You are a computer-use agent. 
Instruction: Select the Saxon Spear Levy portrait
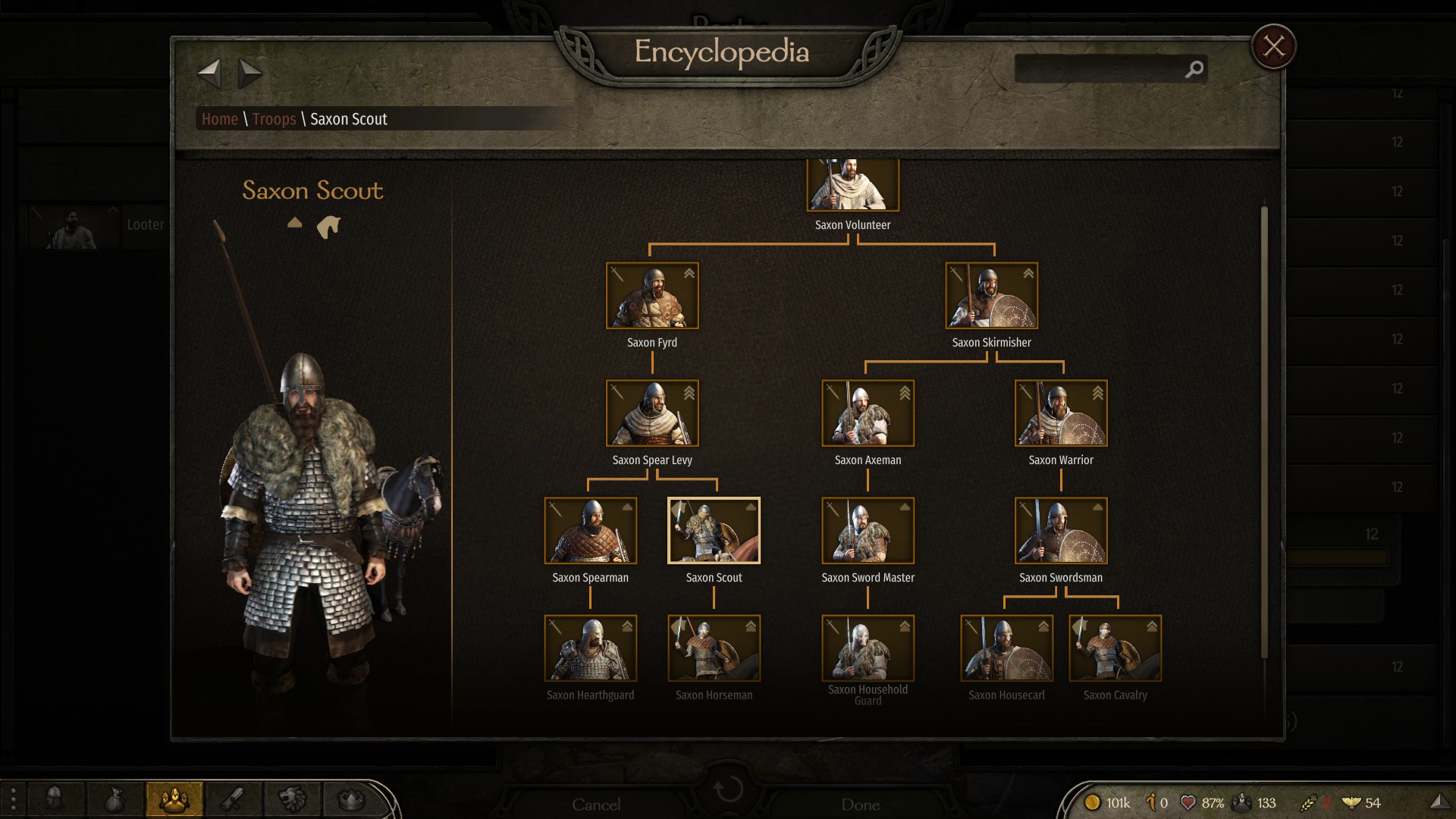(x=652, y=413)
